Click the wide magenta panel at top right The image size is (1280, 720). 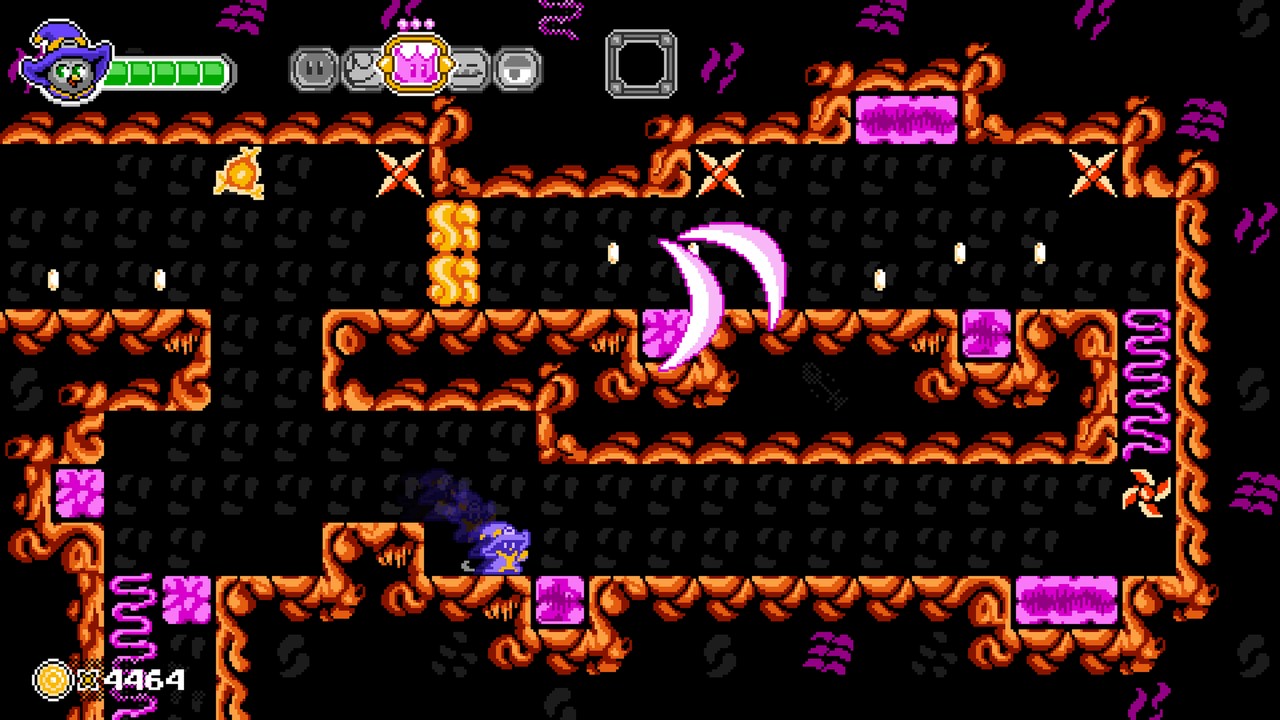click(x=905, y=118)
